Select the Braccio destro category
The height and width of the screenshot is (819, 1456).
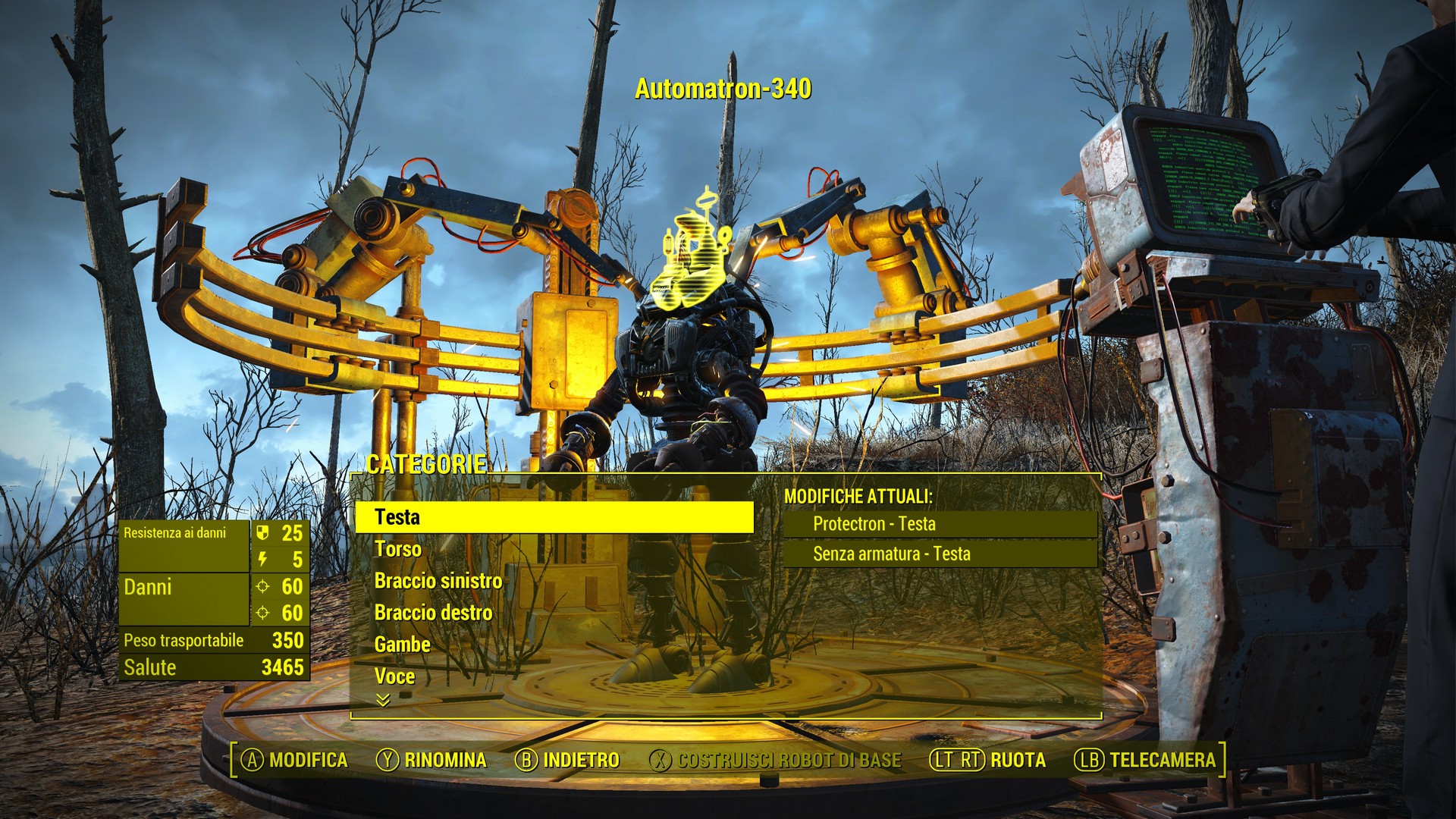(x=434, y=613)
